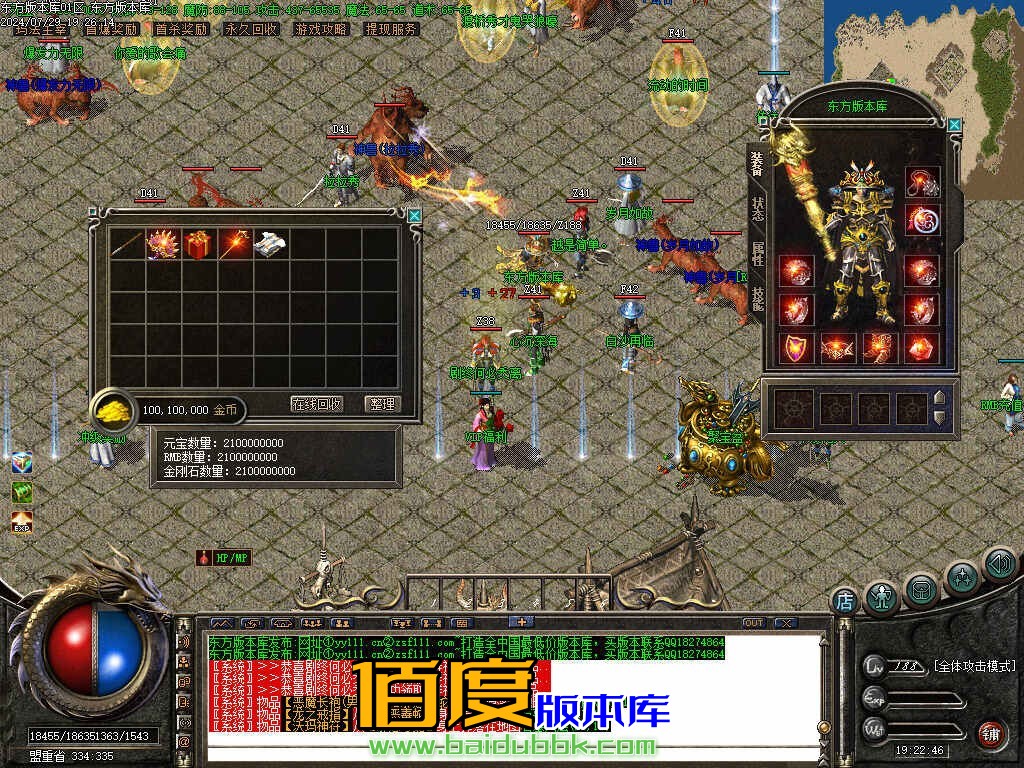
Task: Open the 首爆奖励 menu button
Action: coord(112,29)
